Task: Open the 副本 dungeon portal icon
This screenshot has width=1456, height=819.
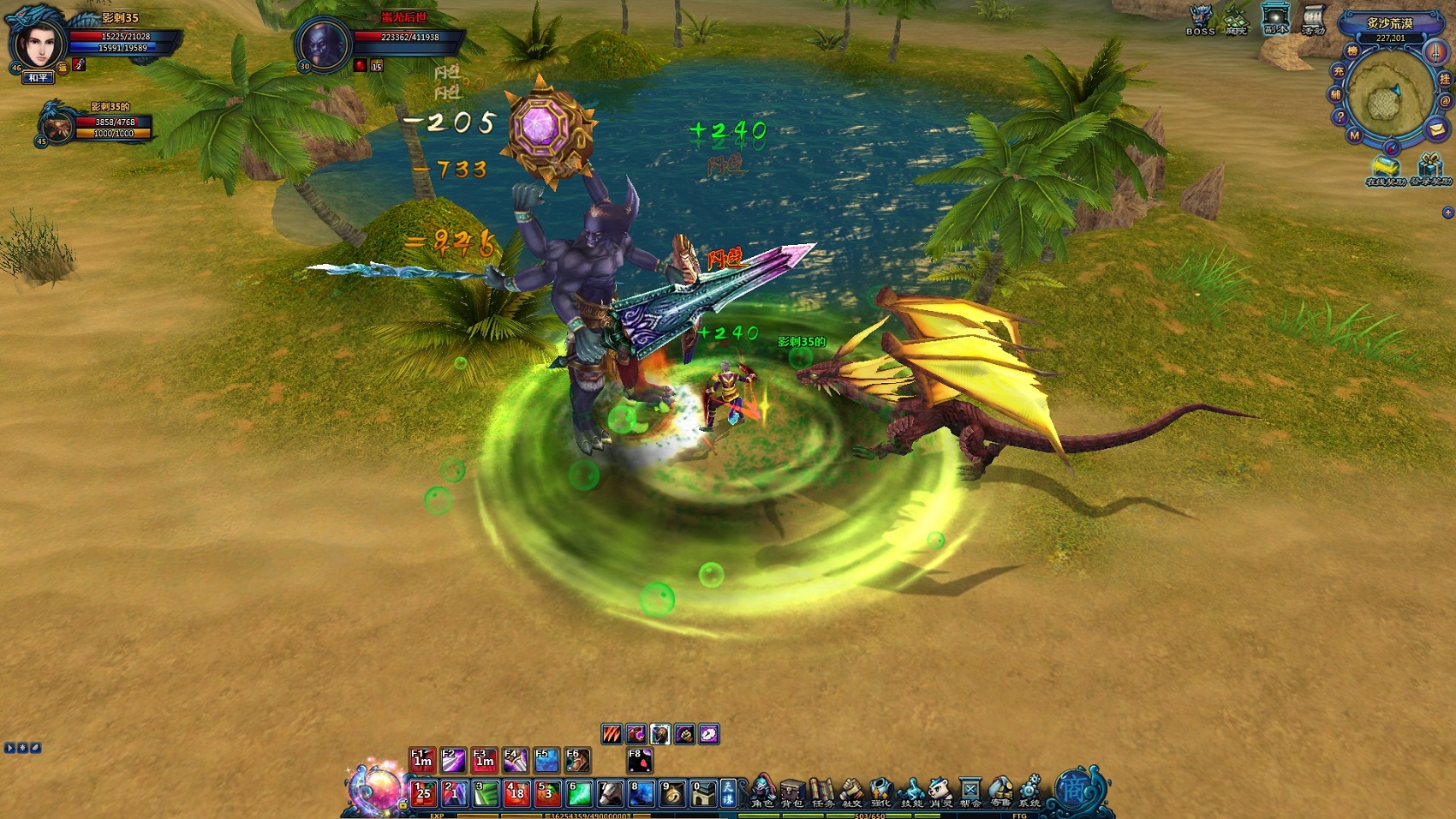Action: [x=1275, y=19]
